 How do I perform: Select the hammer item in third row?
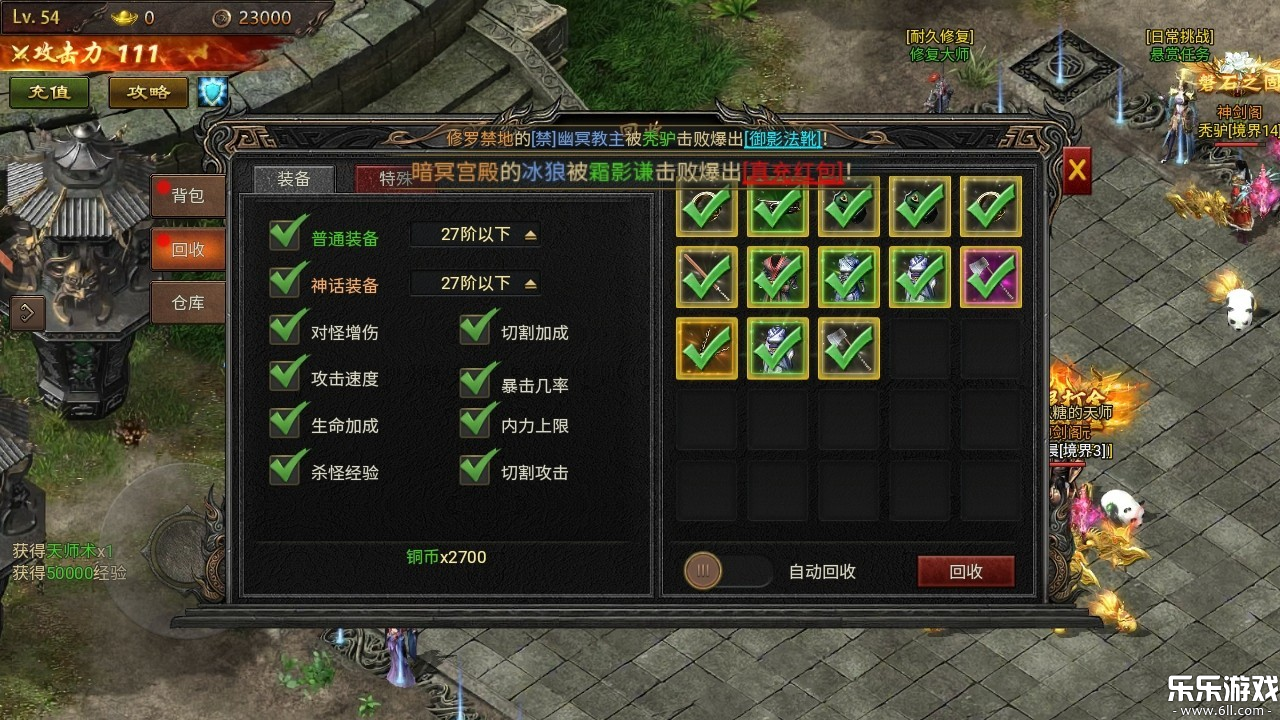(x=849, y=347)
